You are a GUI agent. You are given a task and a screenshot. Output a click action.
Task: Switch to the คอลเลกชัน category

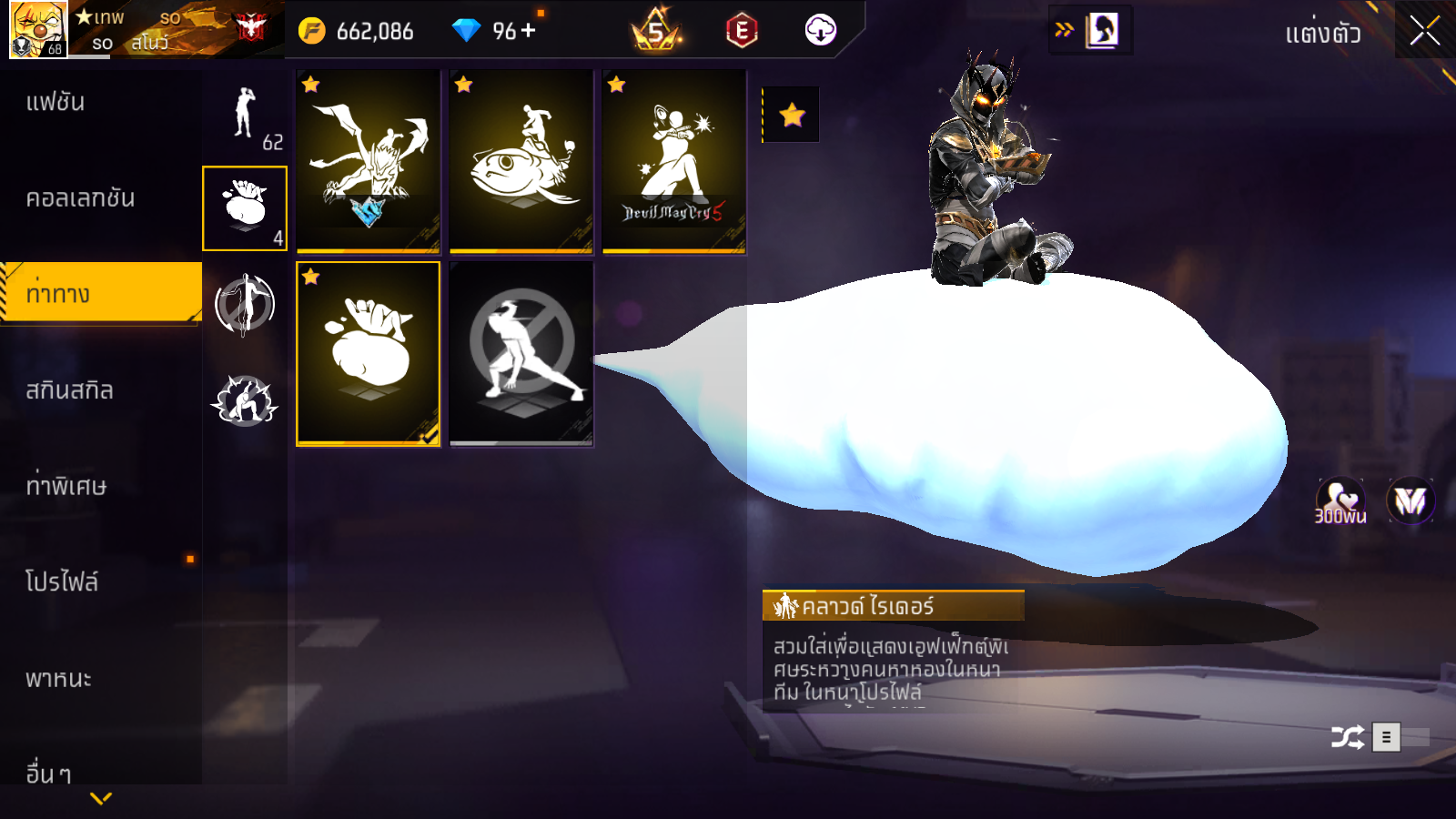80,198
